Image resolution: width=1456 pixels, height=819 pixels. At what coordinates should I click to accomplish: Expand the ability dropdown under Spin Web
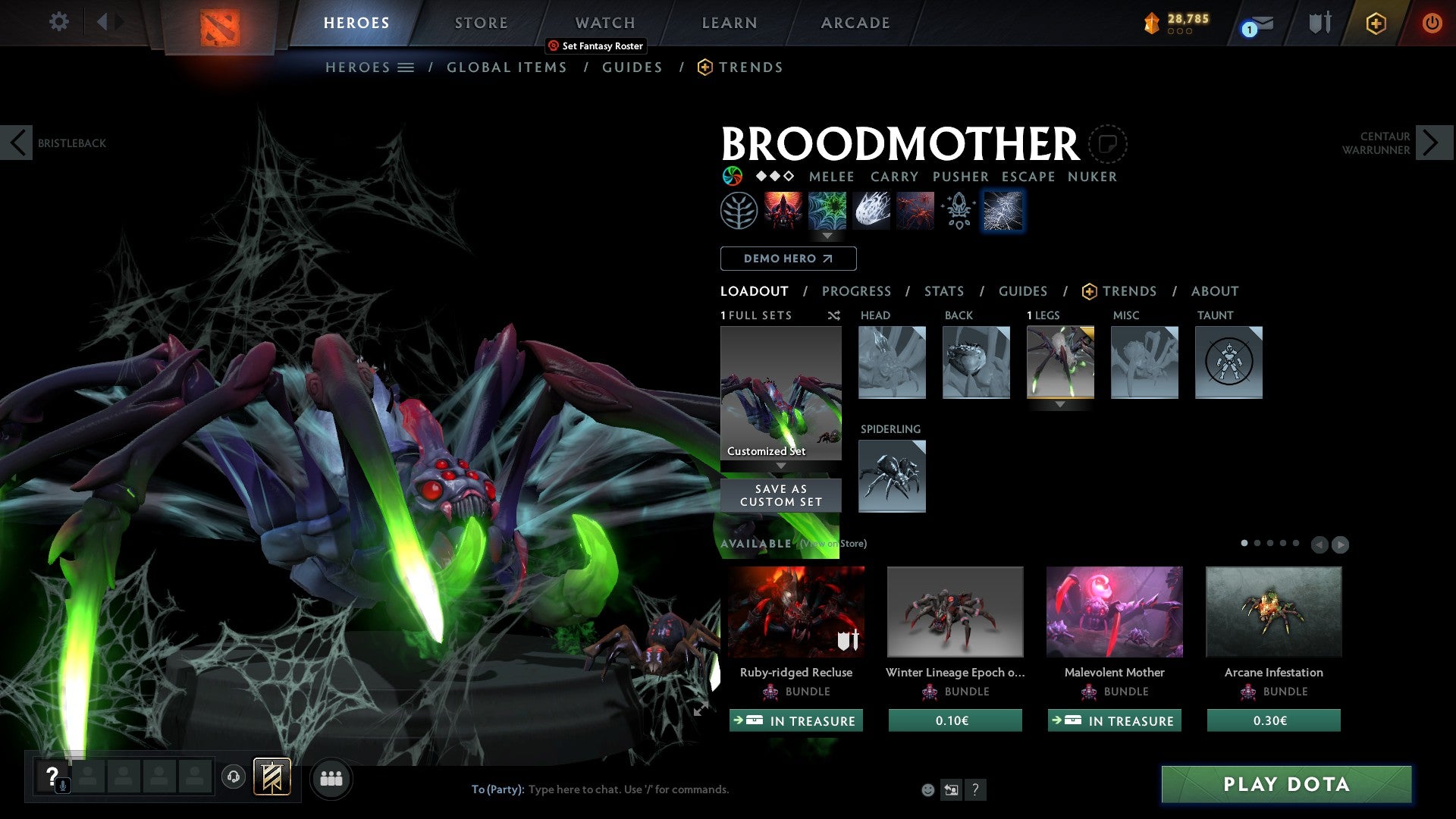click(827, 236)
